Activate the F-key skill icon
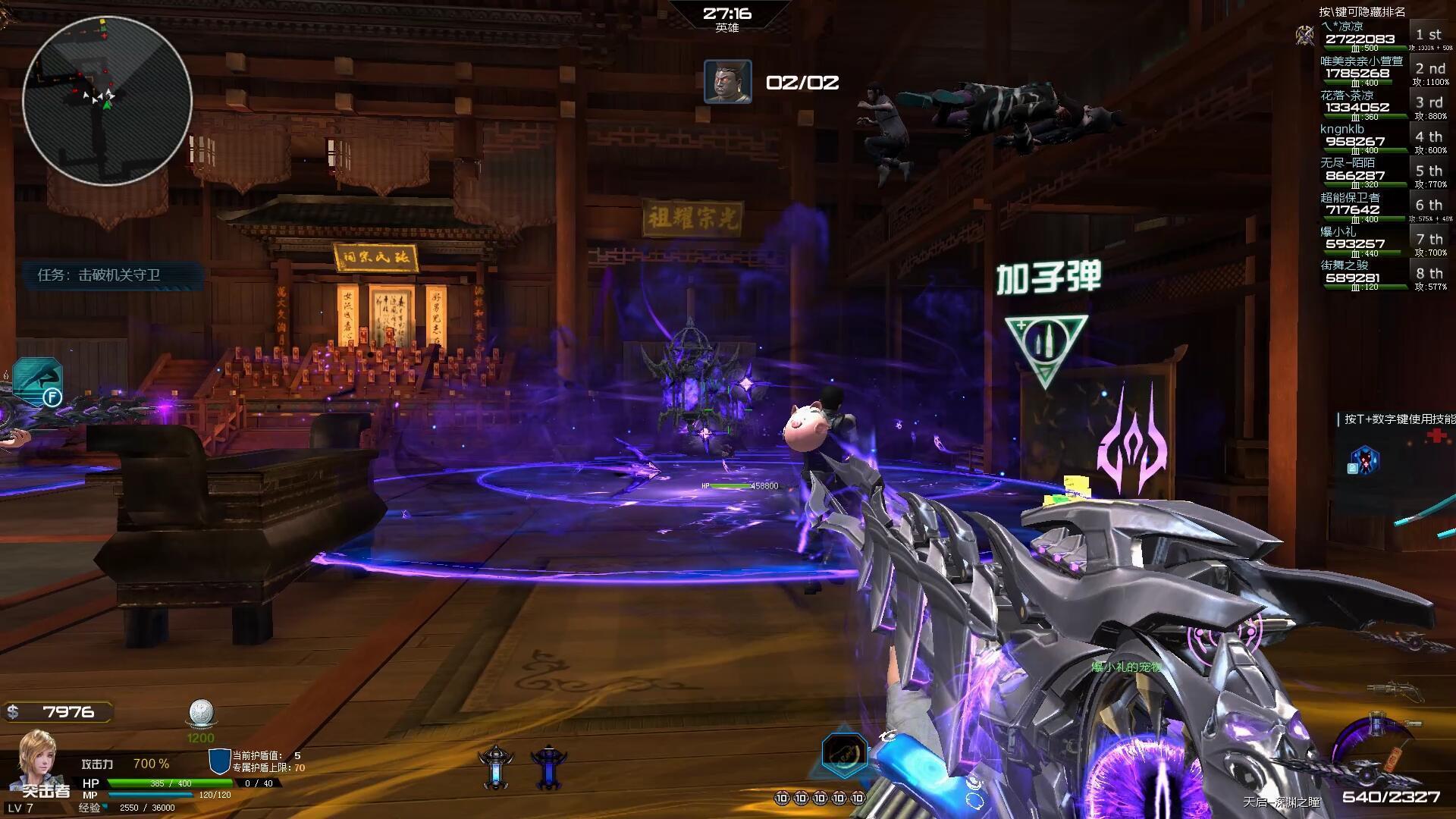1456x819 pixels. (x=38, y=381)
